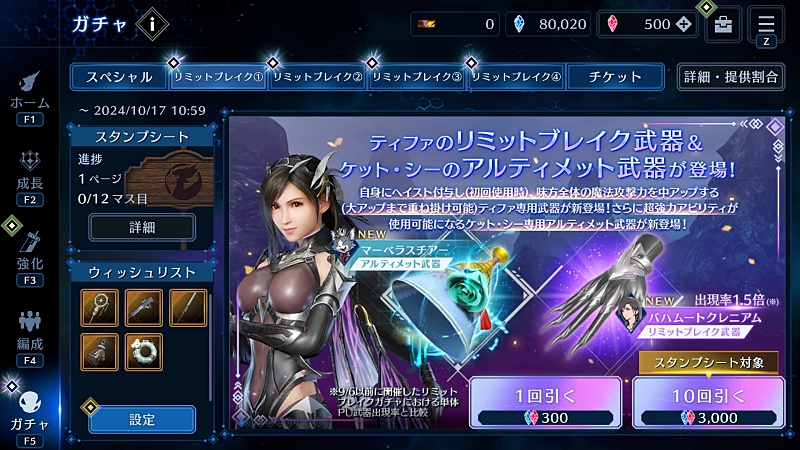This screenshot has height=450, width=800.
Task: Select the リミットブレイク③ tab
Action: point(416,76)
